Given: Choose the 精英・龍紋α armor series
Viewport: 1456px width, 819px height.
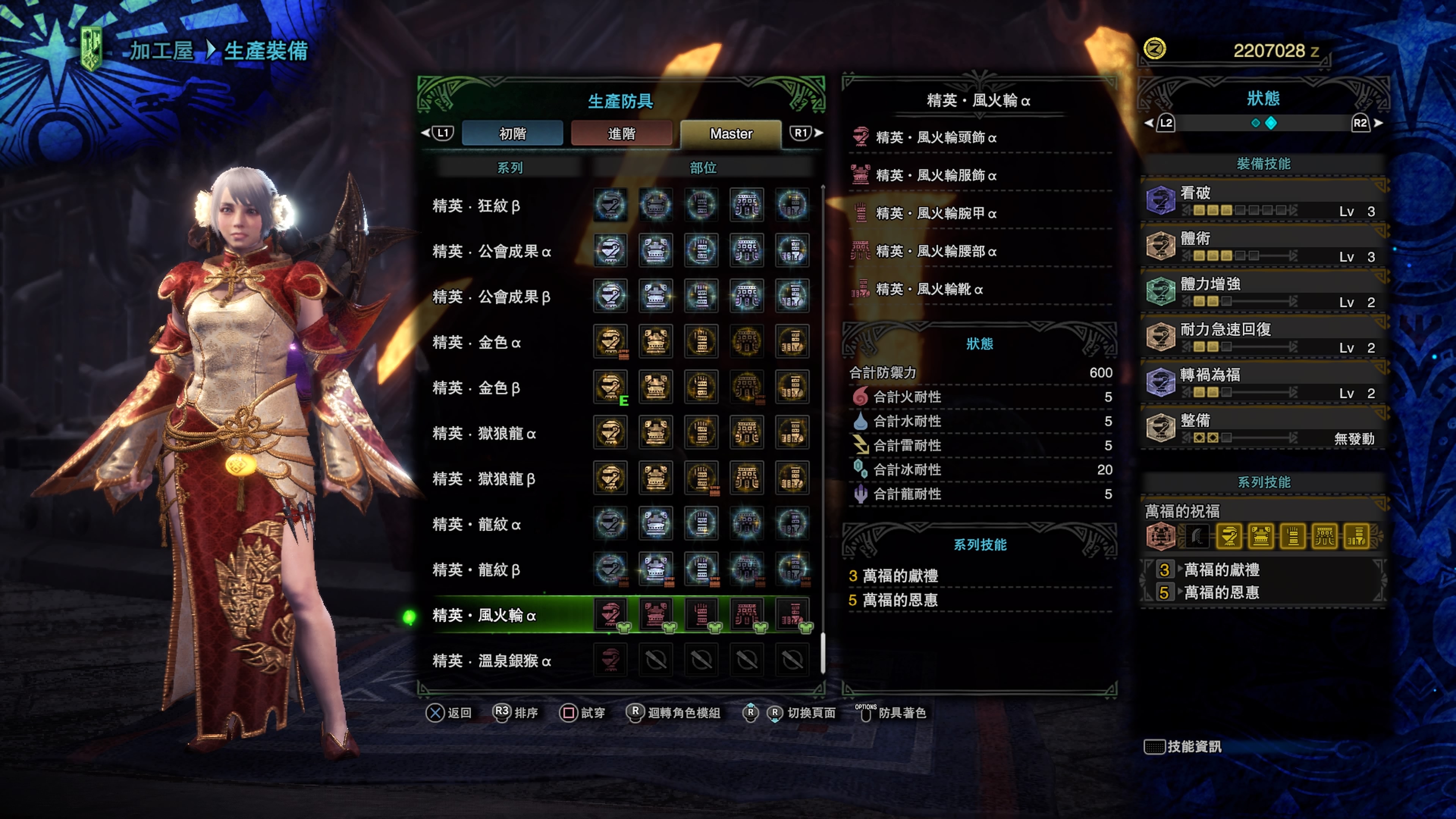Looking at the screenshot, I should (x=476, y=524).
